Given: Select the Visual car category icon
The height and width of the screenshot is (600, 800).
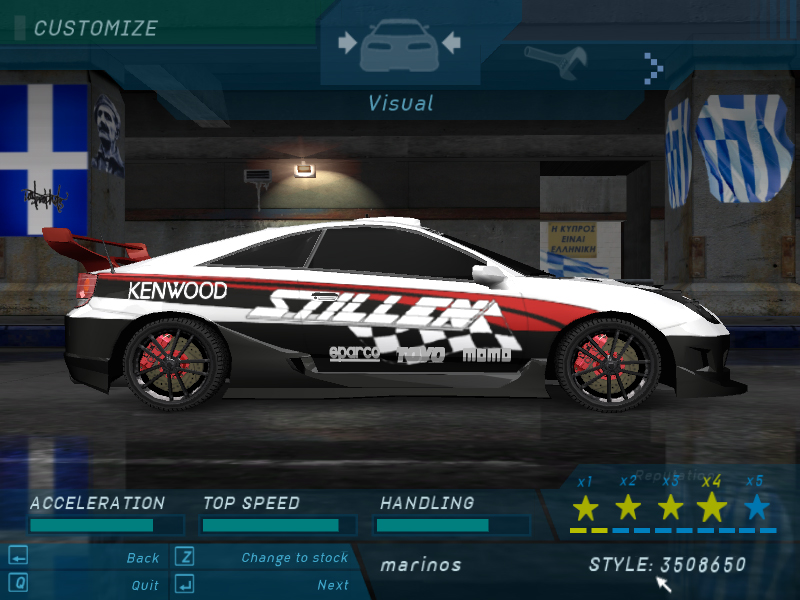Looking at the screenshot, I should (399, 45).
